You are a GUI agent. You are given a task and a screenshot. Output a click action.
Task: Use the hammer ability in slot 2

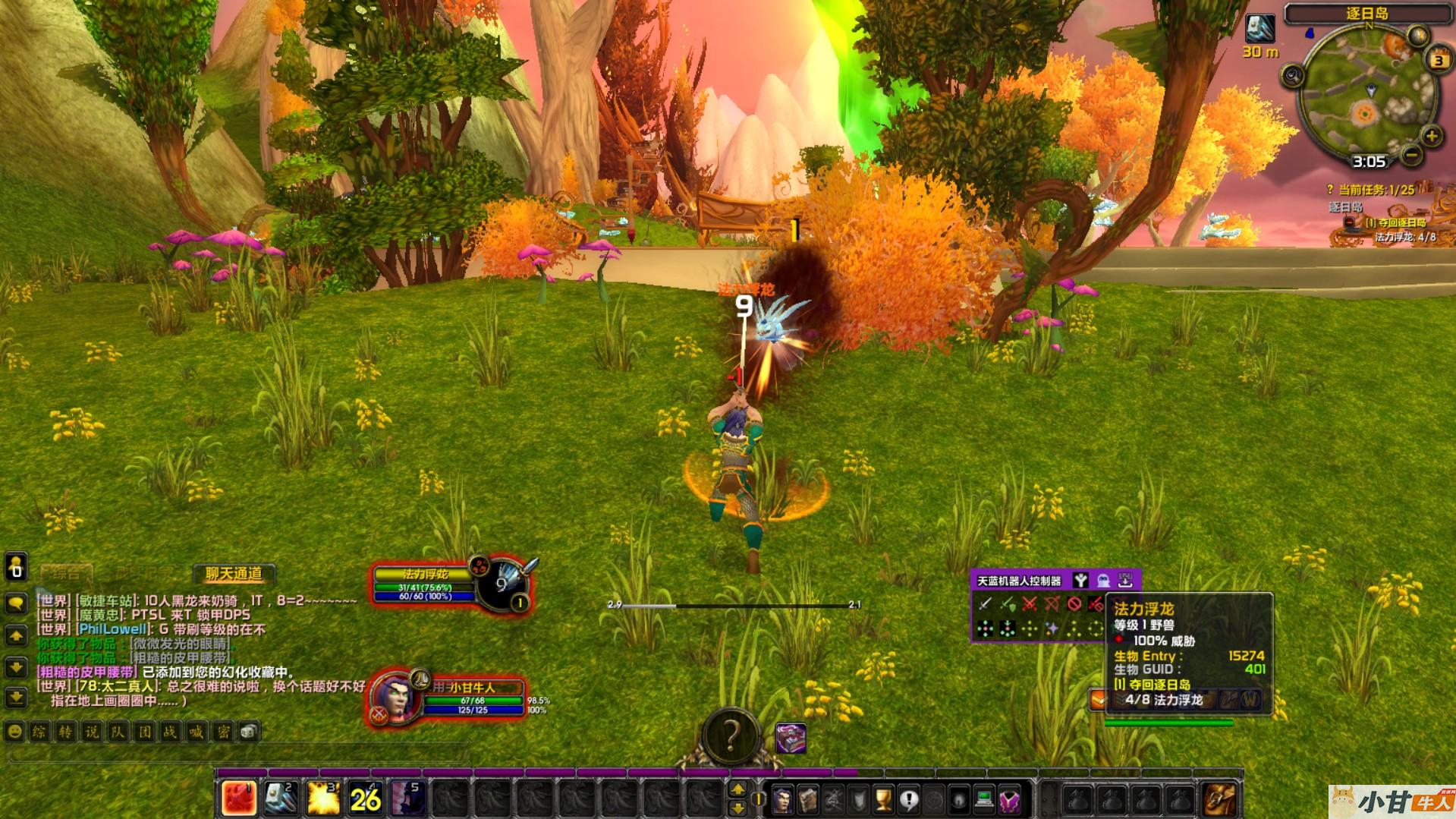click(281, 798)
